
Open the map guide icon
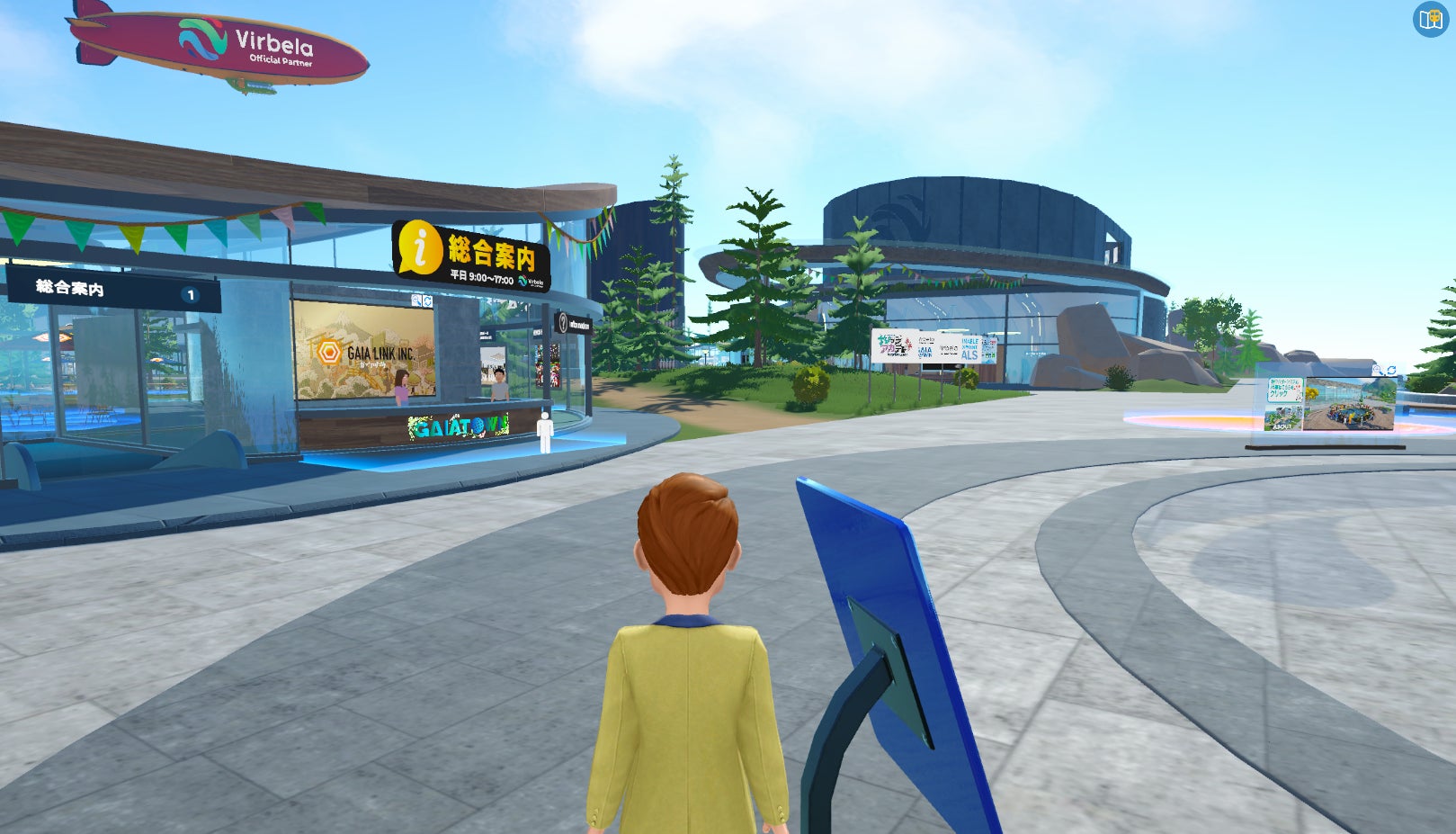(1429, 19)
